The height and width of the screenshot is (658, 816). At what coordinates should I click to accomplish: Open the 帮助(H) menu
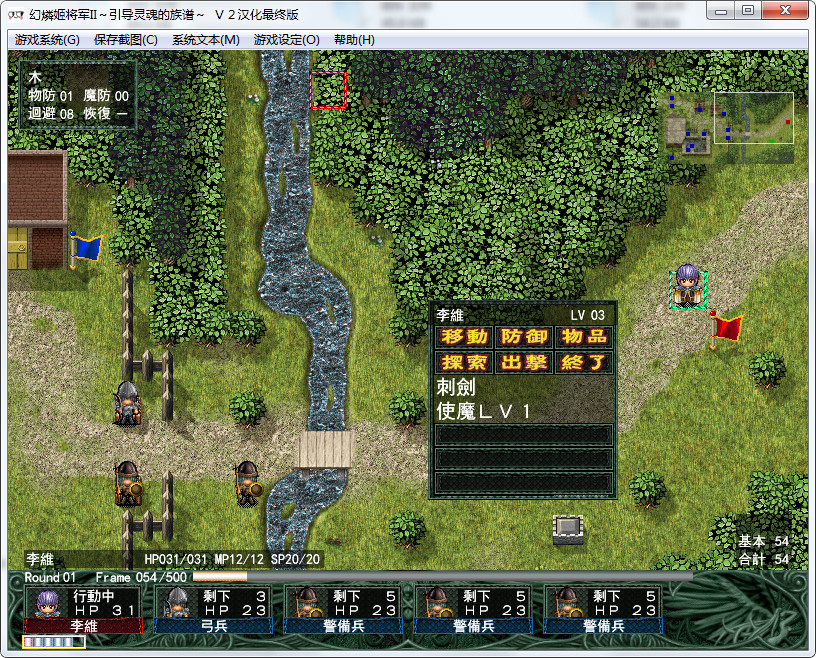(x=354, y=40)
